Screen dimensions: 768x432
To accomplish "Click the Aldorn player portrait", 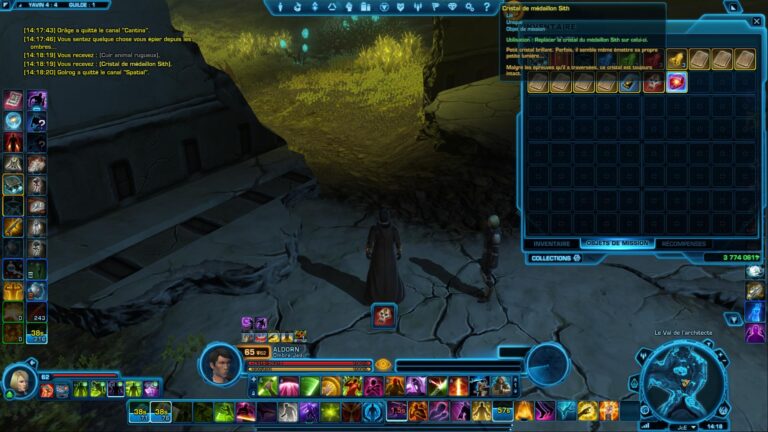I will (x=220, y=362).
